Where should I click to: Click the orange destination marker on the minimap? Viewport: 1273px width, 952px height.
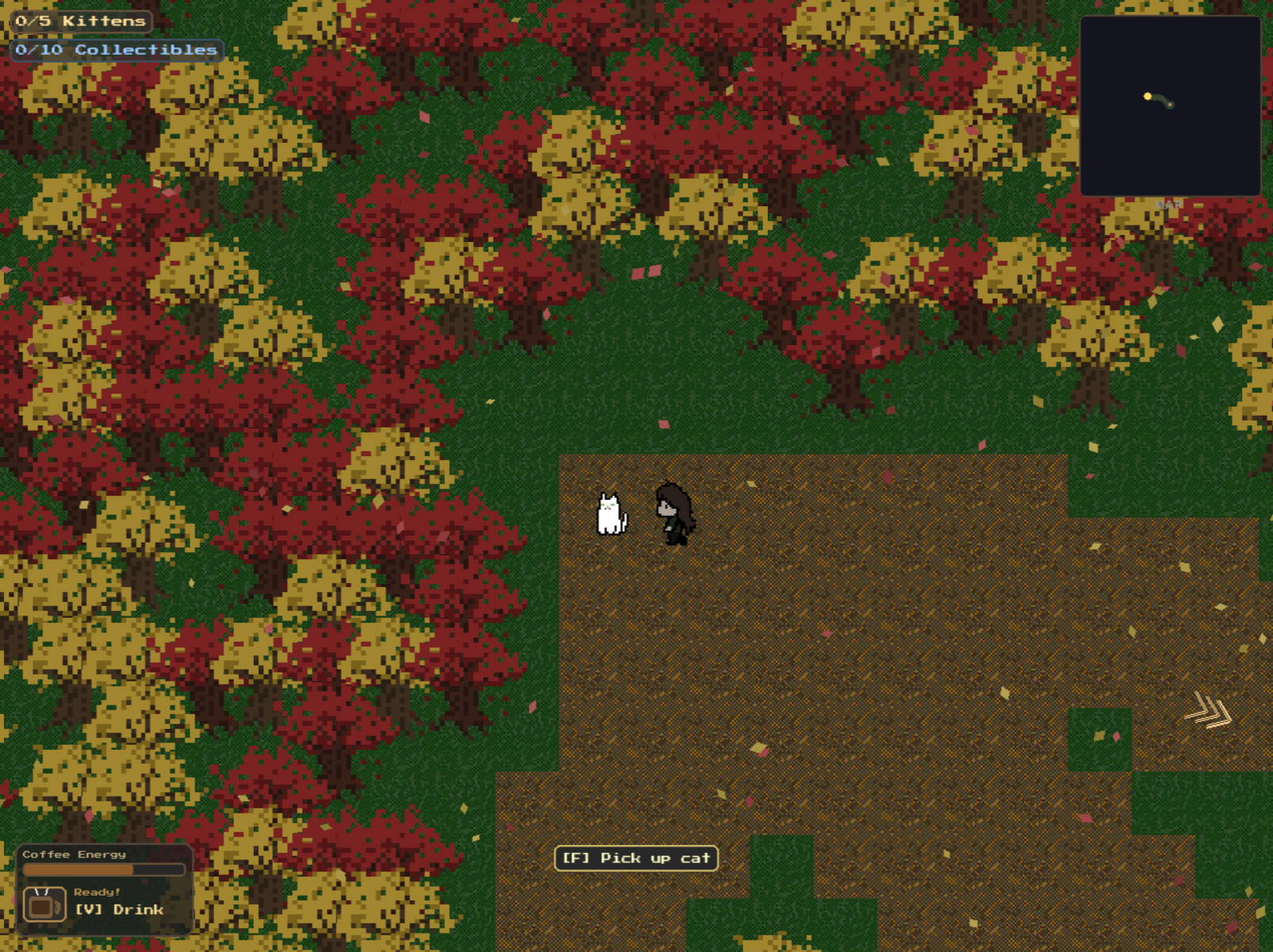(1171, 105)
